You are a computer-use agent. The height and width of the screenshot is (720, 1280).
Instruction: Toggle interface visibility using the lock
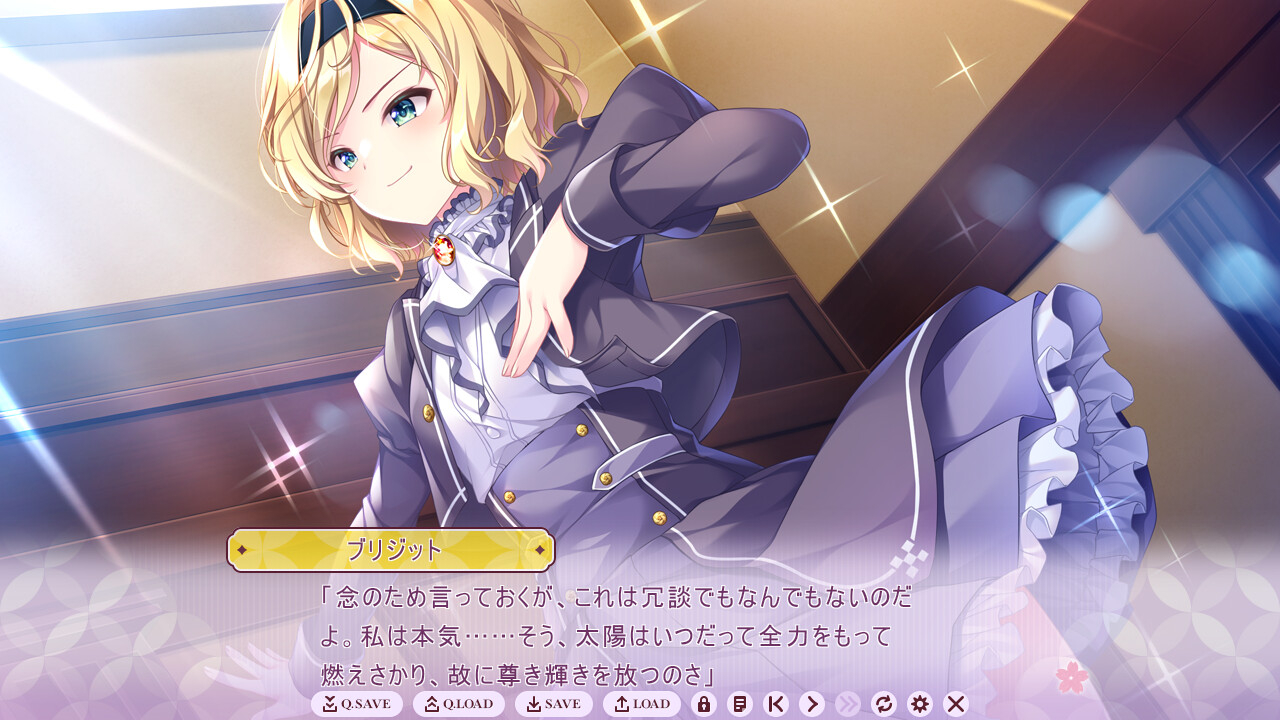click(706, 704)
